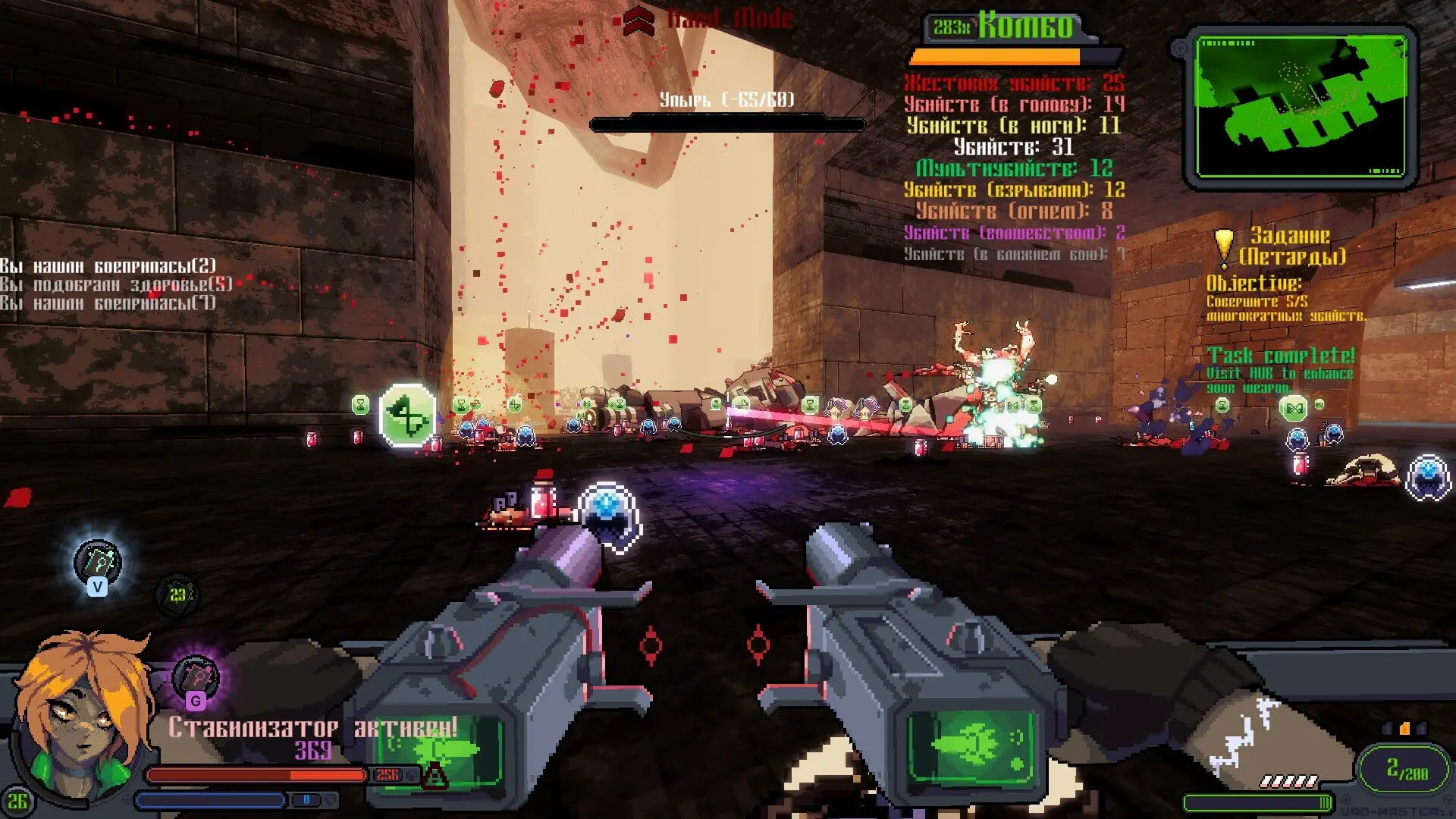Activate the ability icon labeled V
Viewport: 1456px width, 819px height.
coord(97,565)
